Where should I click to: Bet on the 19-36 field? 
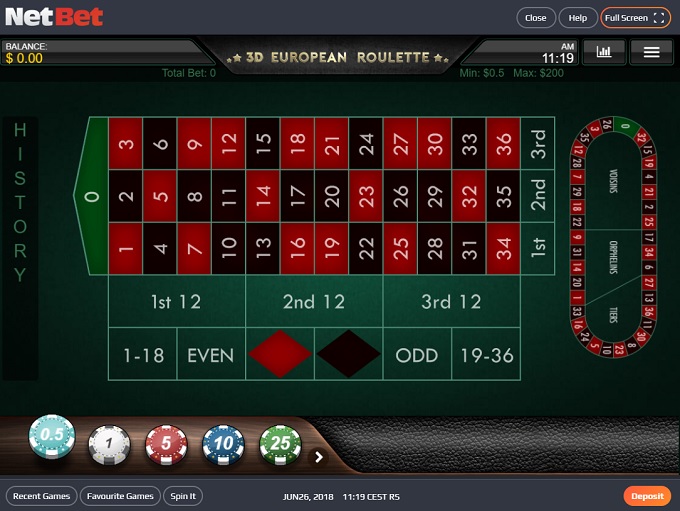(x=486, y=355)
